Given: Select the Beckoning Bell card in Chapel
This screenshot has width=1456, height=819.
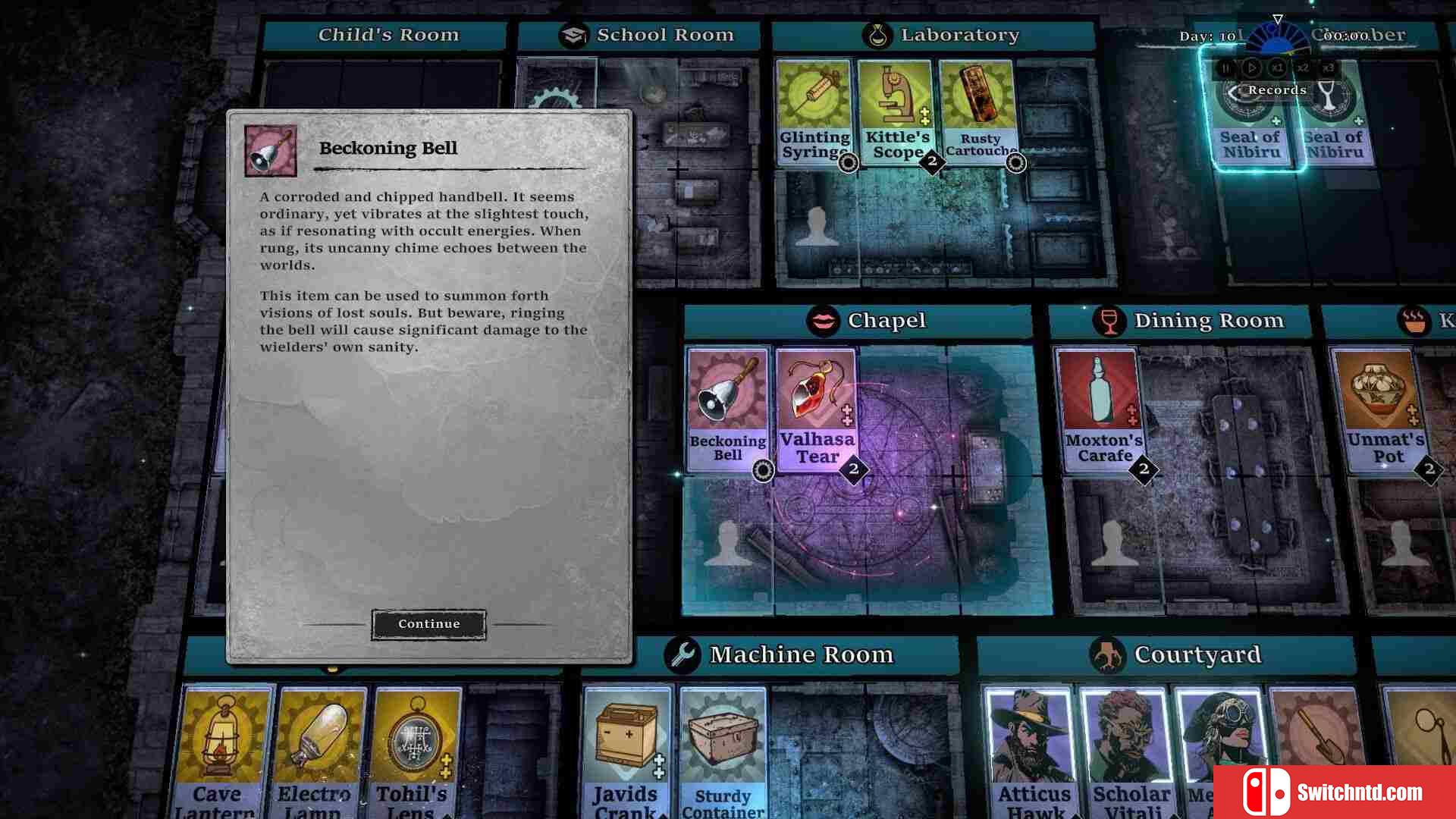Looking at the screenshot, I should [727, 409].
